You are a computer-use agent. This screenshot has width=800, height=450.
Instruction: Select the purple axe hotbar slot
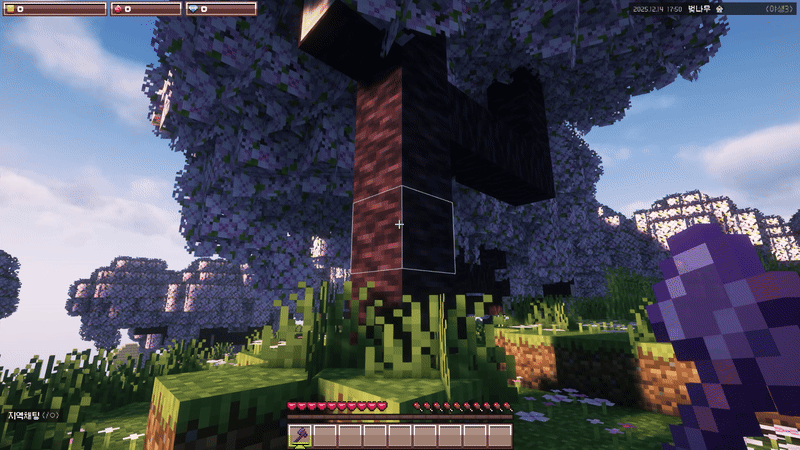coord(299,435)
